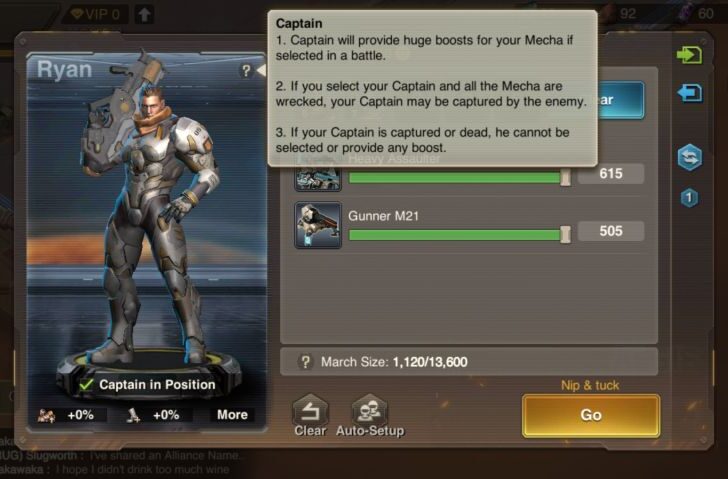Click the up arrow next to VIP

(144, 14)
